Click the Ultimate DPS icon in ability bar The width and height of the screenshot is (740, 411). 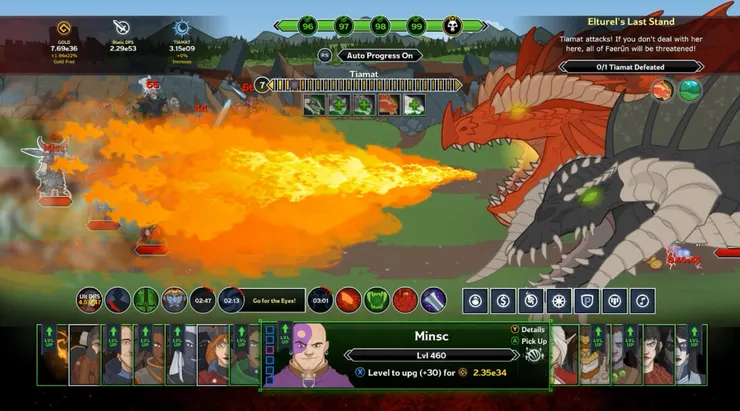point(90,299)
